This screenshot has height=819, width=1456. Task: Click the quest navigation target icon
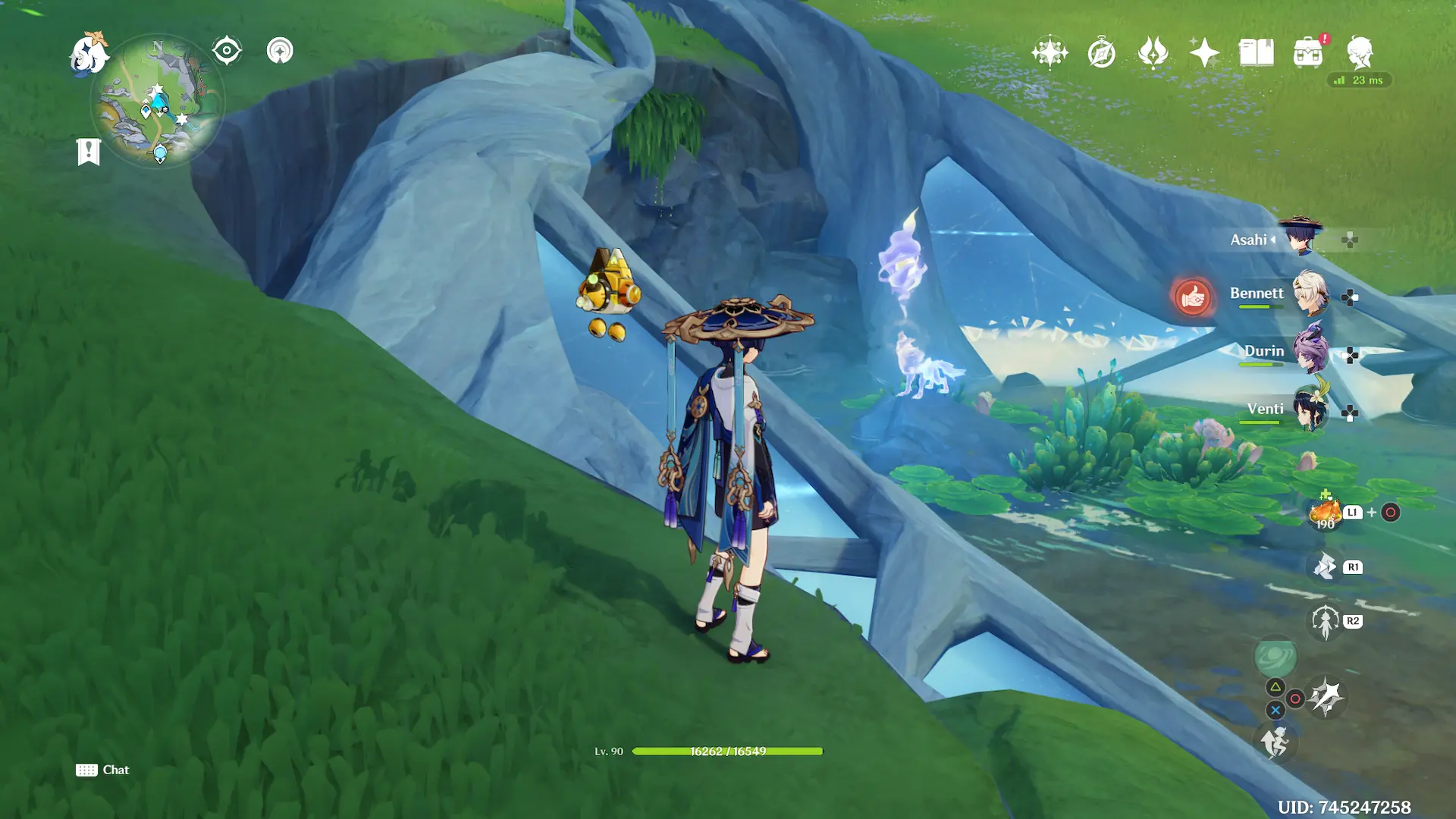227,52
